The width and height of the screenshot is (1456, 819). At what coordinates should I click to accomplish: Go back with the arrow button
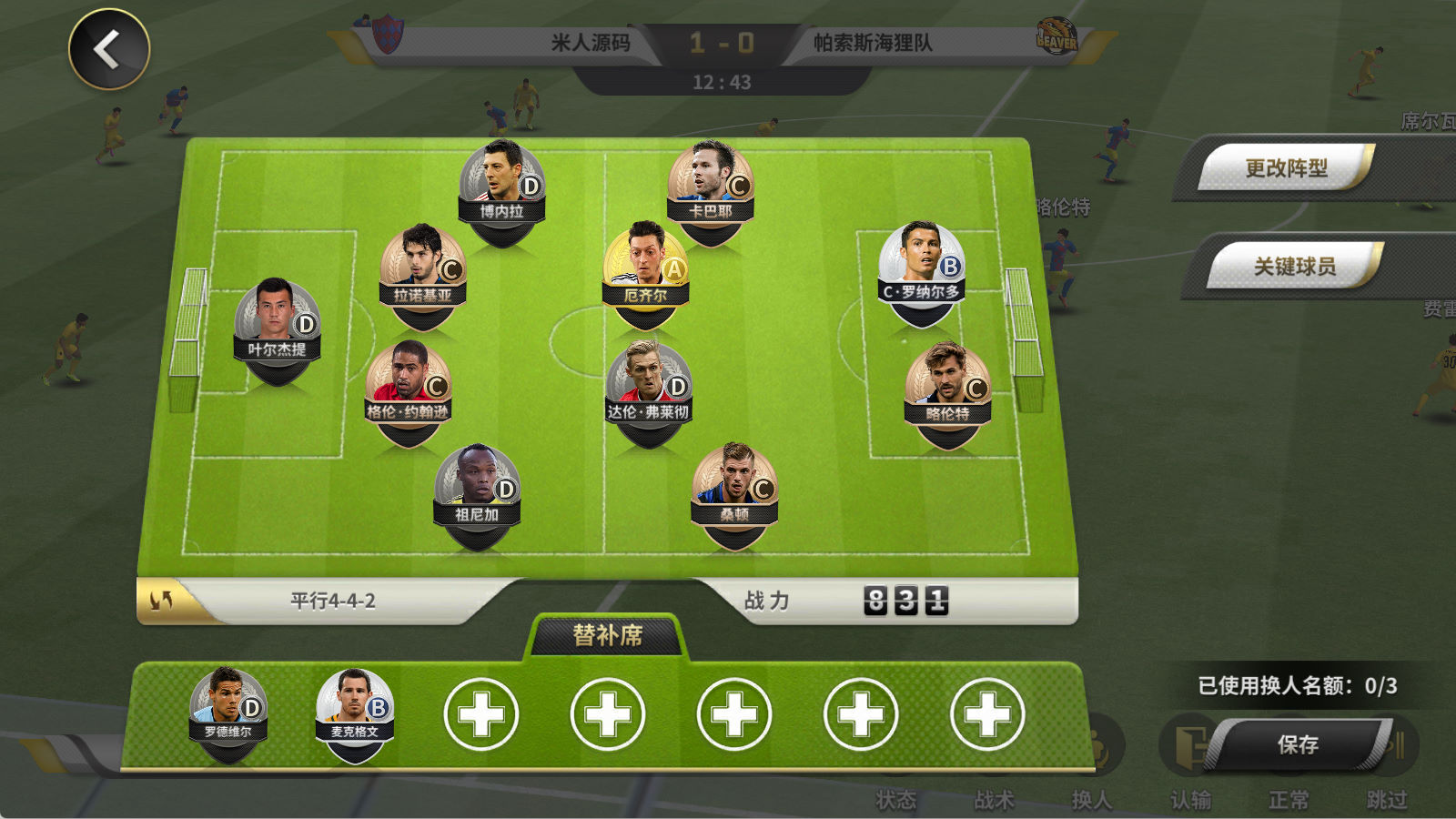109,49
